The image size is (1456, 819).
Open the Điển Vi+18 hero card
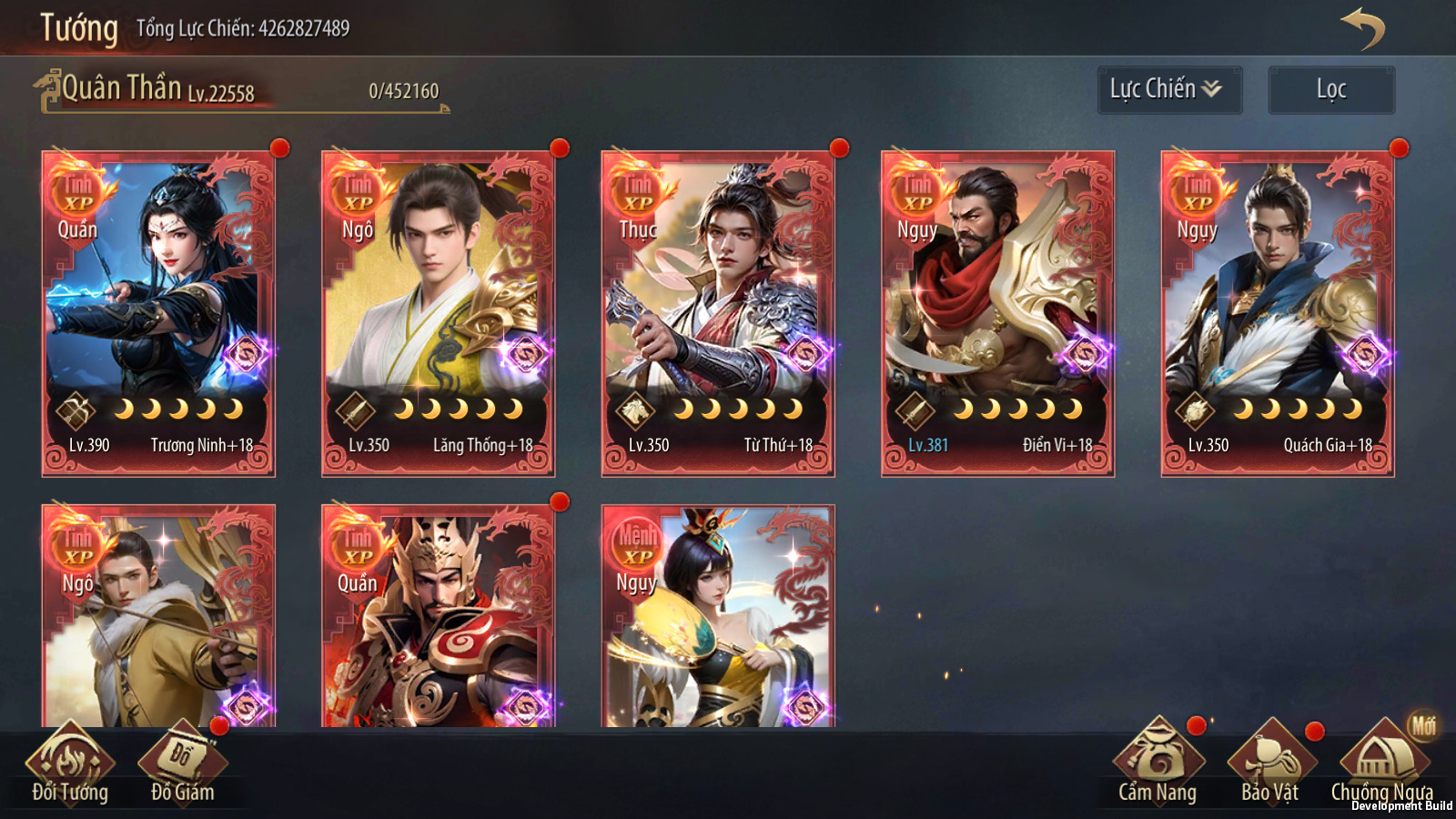(x=997, y=313)
